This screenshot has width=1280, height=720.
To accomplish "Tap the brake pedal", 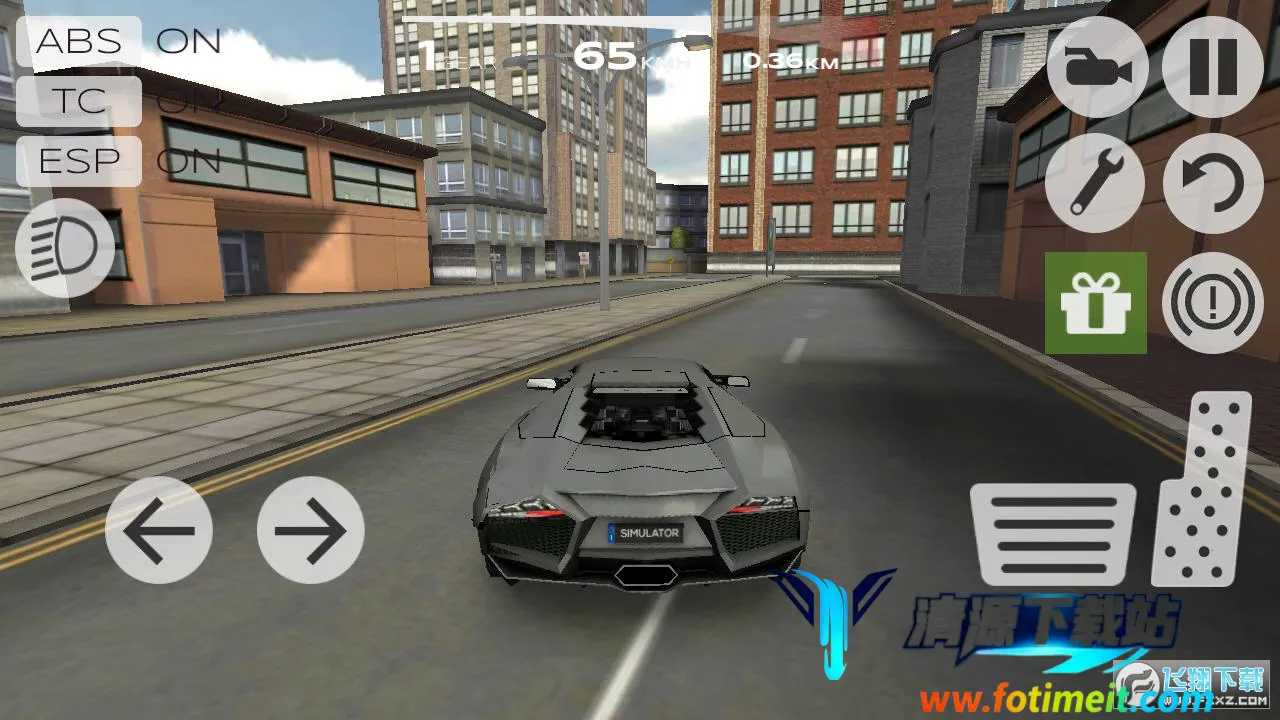I will [x=1053, y=533].
